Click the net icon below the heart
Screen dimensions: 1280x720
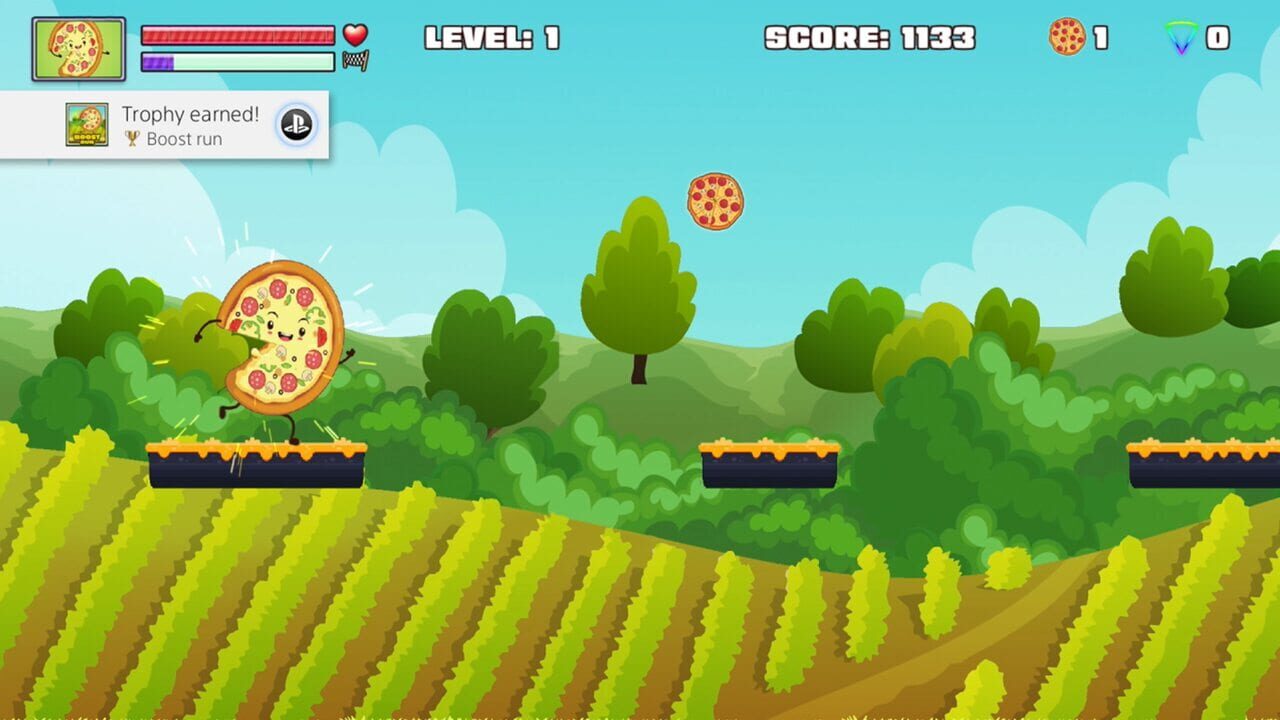(x=357, y=63)
